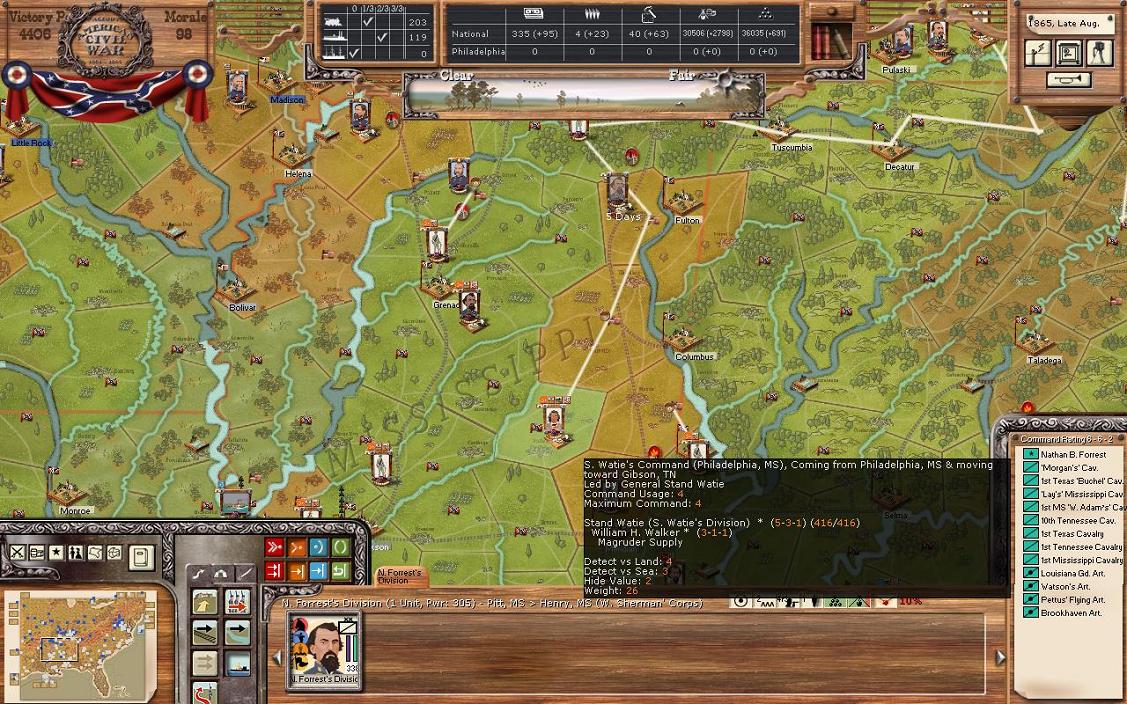Select Brookhaven Art. list entry
Image resolution: width=1127 pixels, height=704 pixels.
[1070, 612]
